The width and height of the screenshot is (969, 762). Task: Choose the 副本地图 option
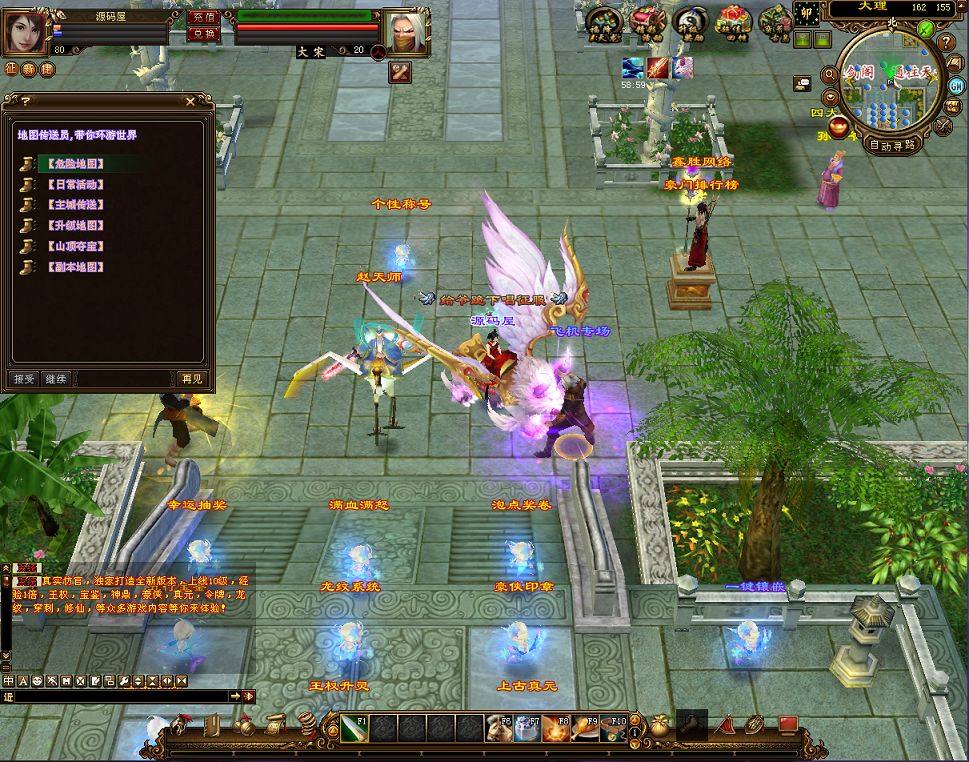pos(75,267)
